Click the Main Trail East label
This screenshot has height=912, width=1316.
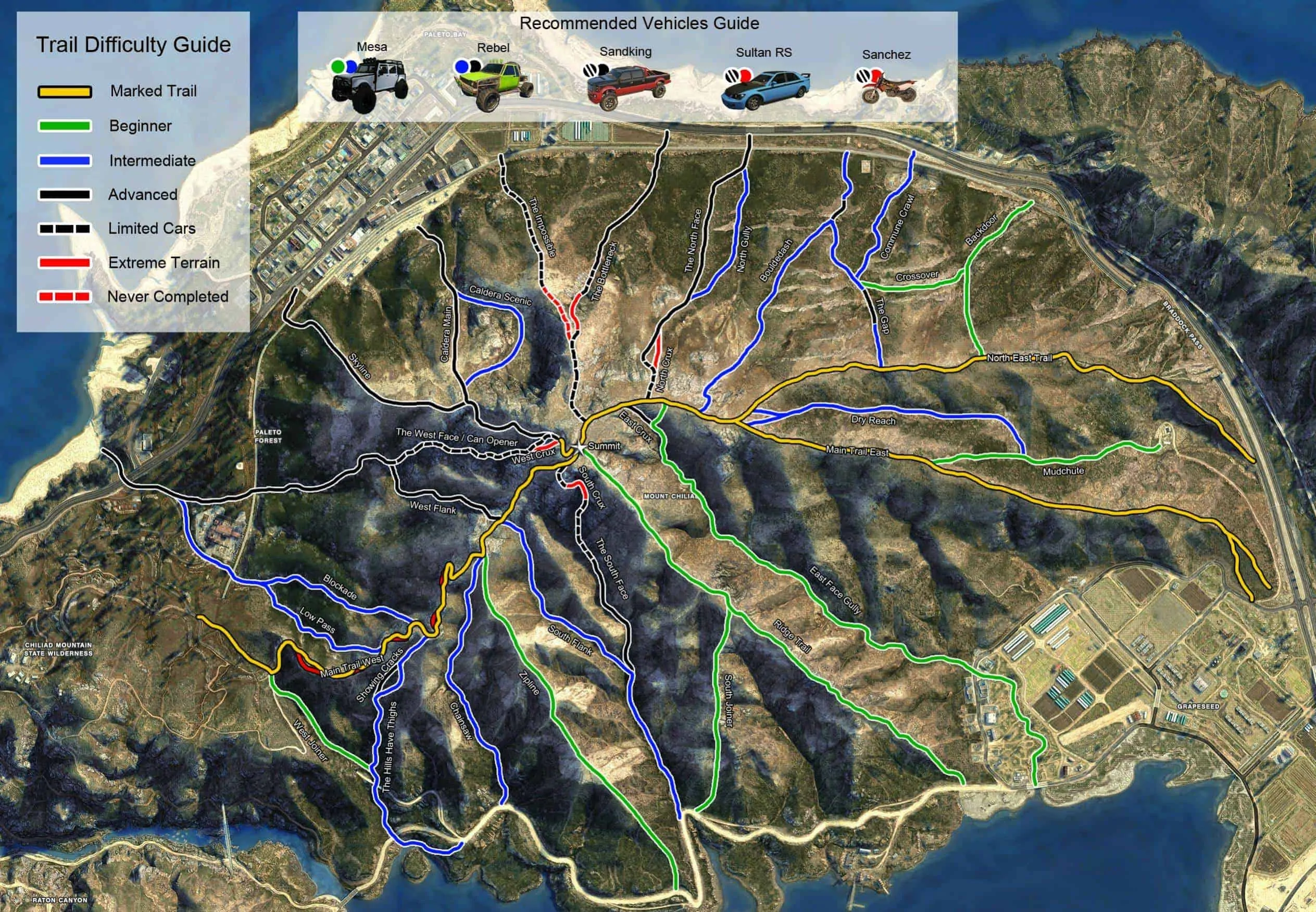(x=857, y=452)
